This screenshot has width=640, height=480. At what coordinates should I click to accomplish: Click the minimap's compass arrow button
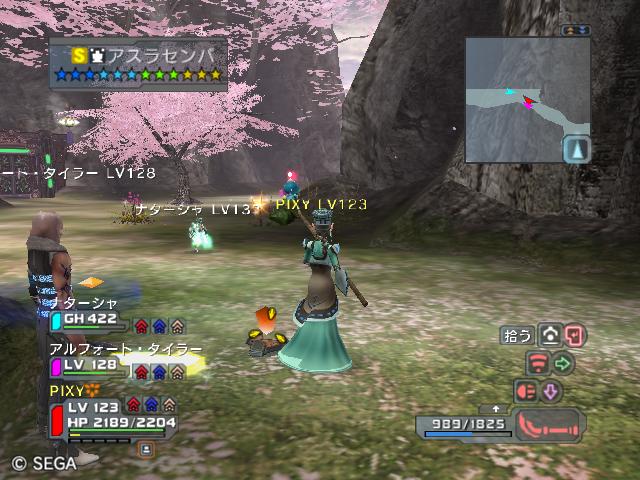(x=577, y=150)
